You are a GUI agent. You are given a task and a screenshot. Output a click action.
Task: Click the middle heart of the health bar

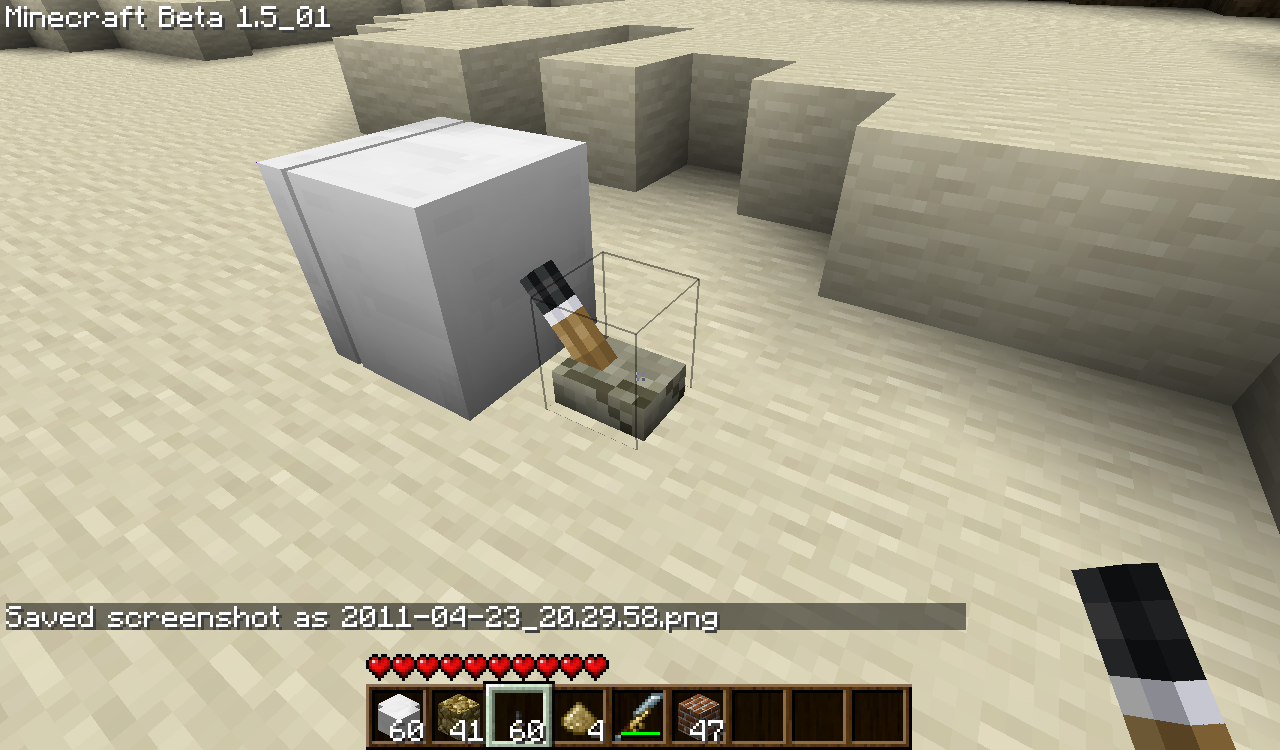486,665
